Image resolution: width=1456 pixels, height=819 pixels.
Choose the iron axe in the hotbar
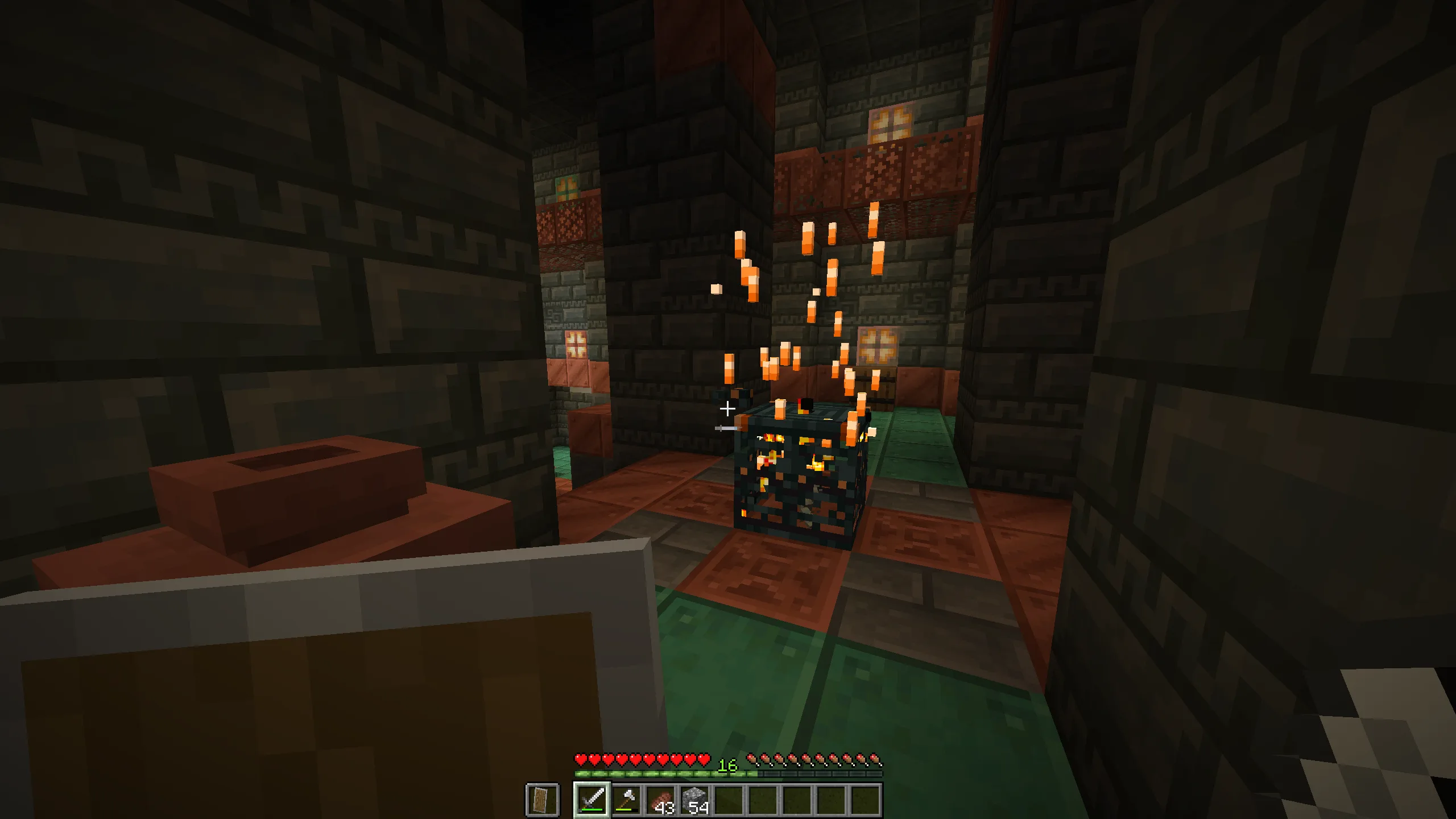coord(626,800)
